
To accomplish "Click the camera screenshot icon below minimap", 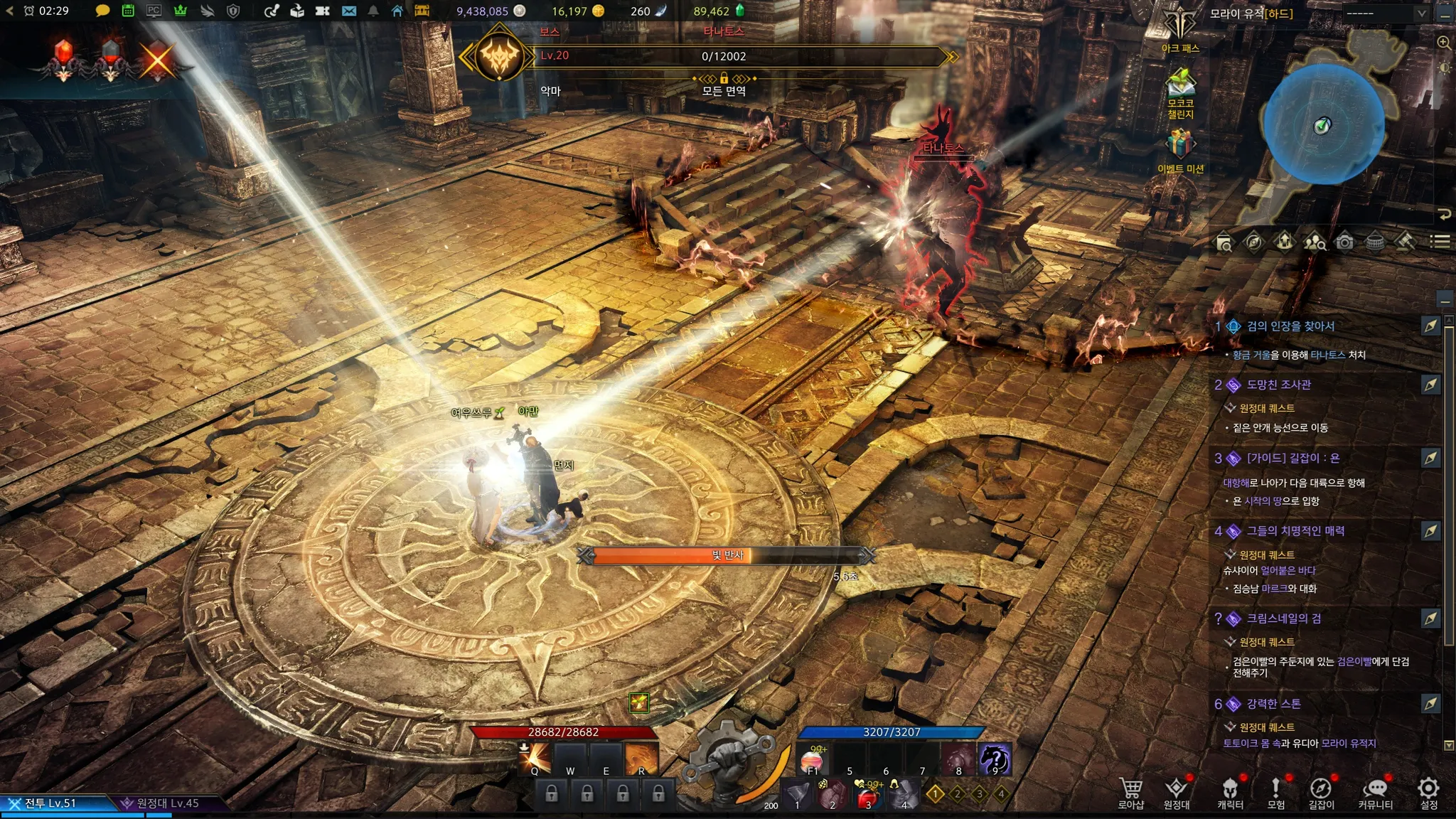I will click(1344, 242).
